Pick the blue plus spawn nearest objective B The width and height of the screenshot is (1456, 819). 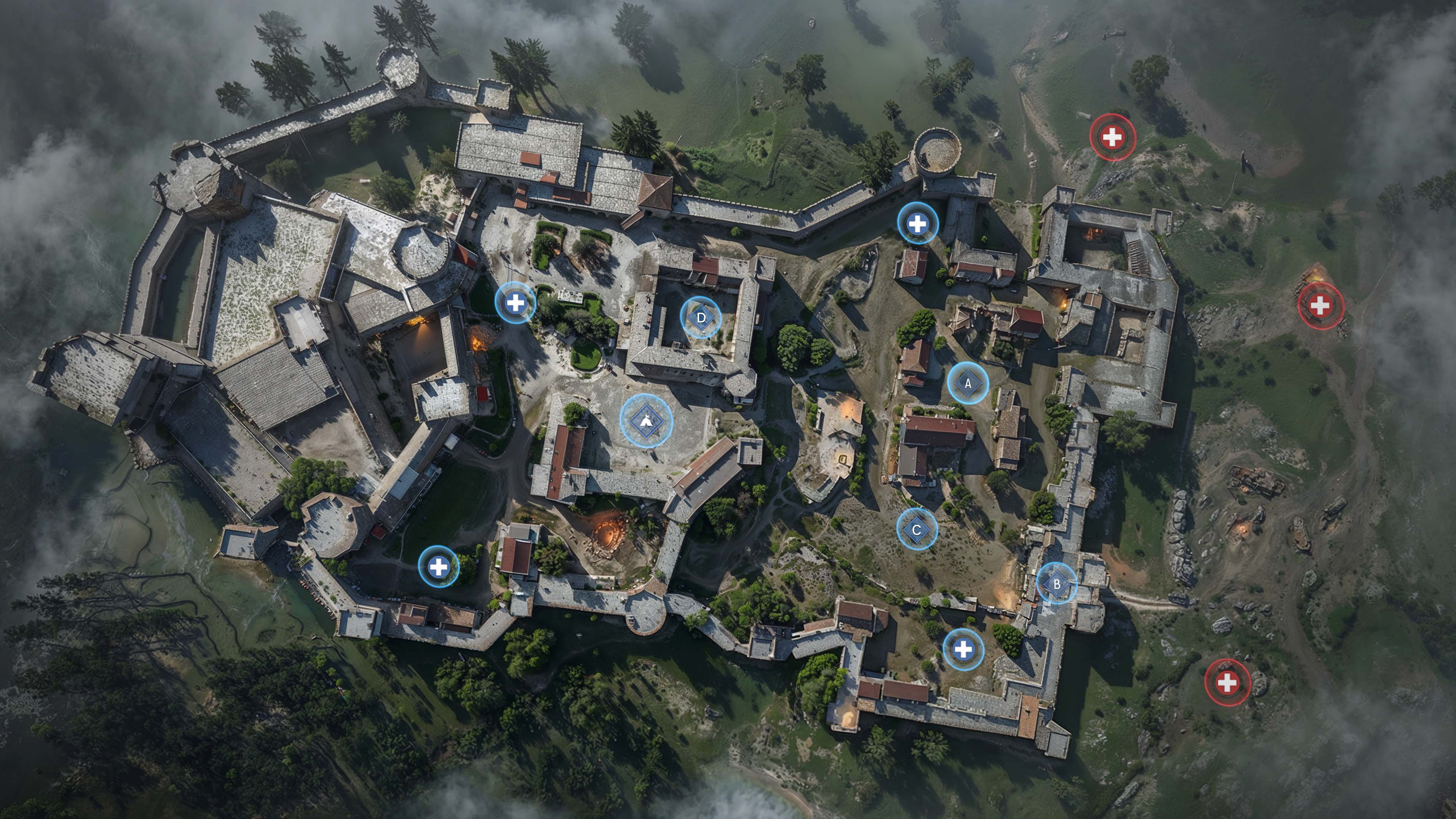963,650
